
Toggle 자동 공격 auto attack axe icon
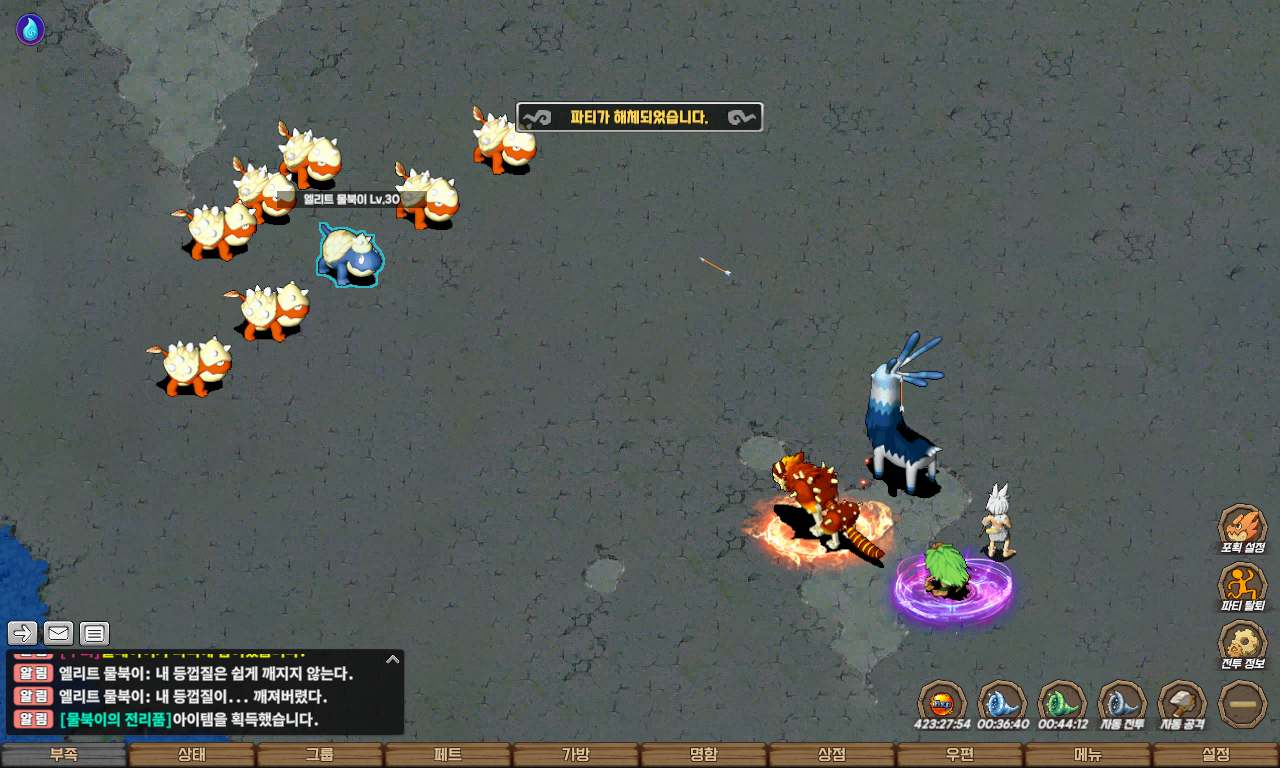[1182, 703]
